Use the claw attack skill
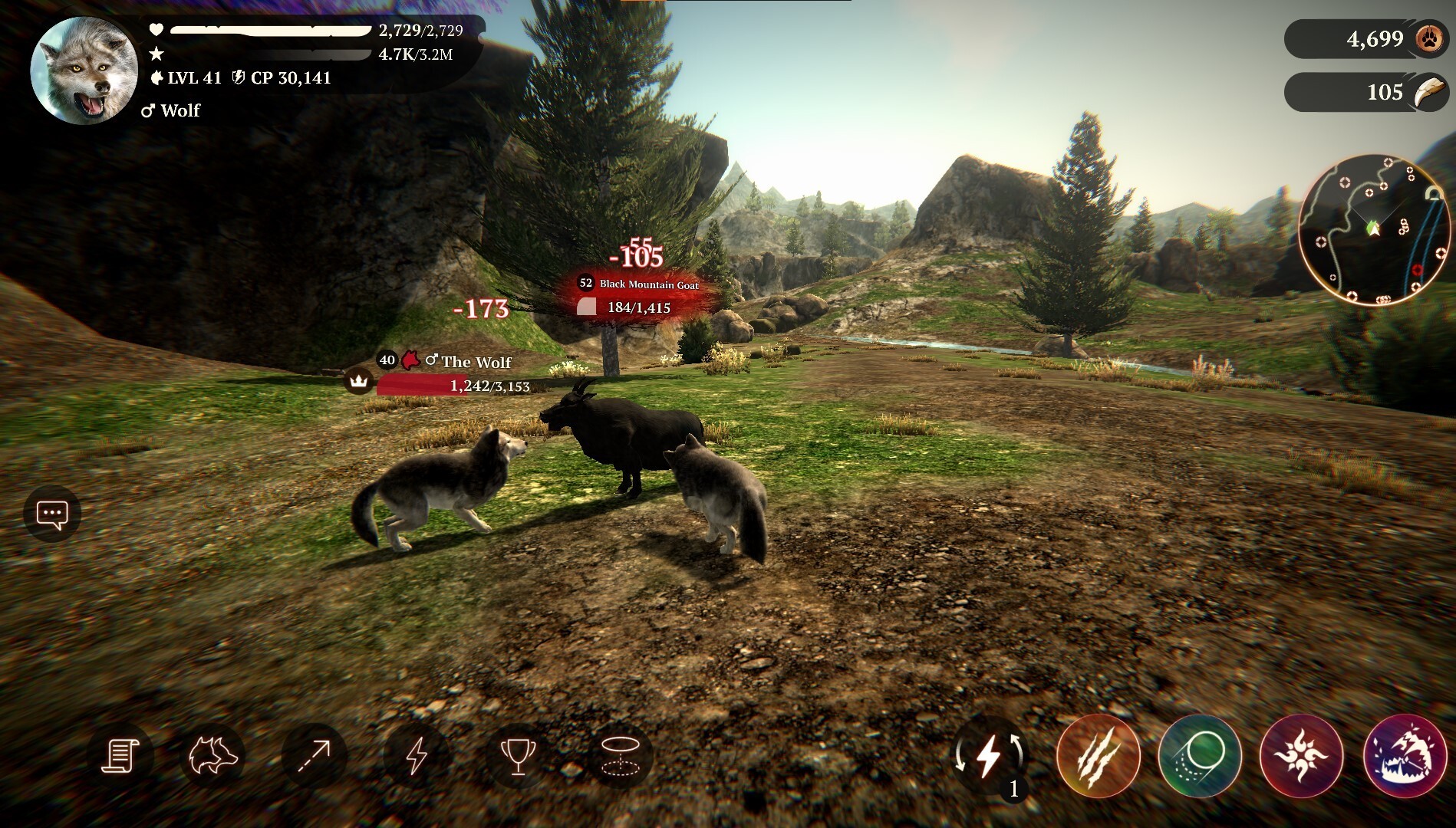The height and width of the screenshot is (828, 1456). (1099, 759)
